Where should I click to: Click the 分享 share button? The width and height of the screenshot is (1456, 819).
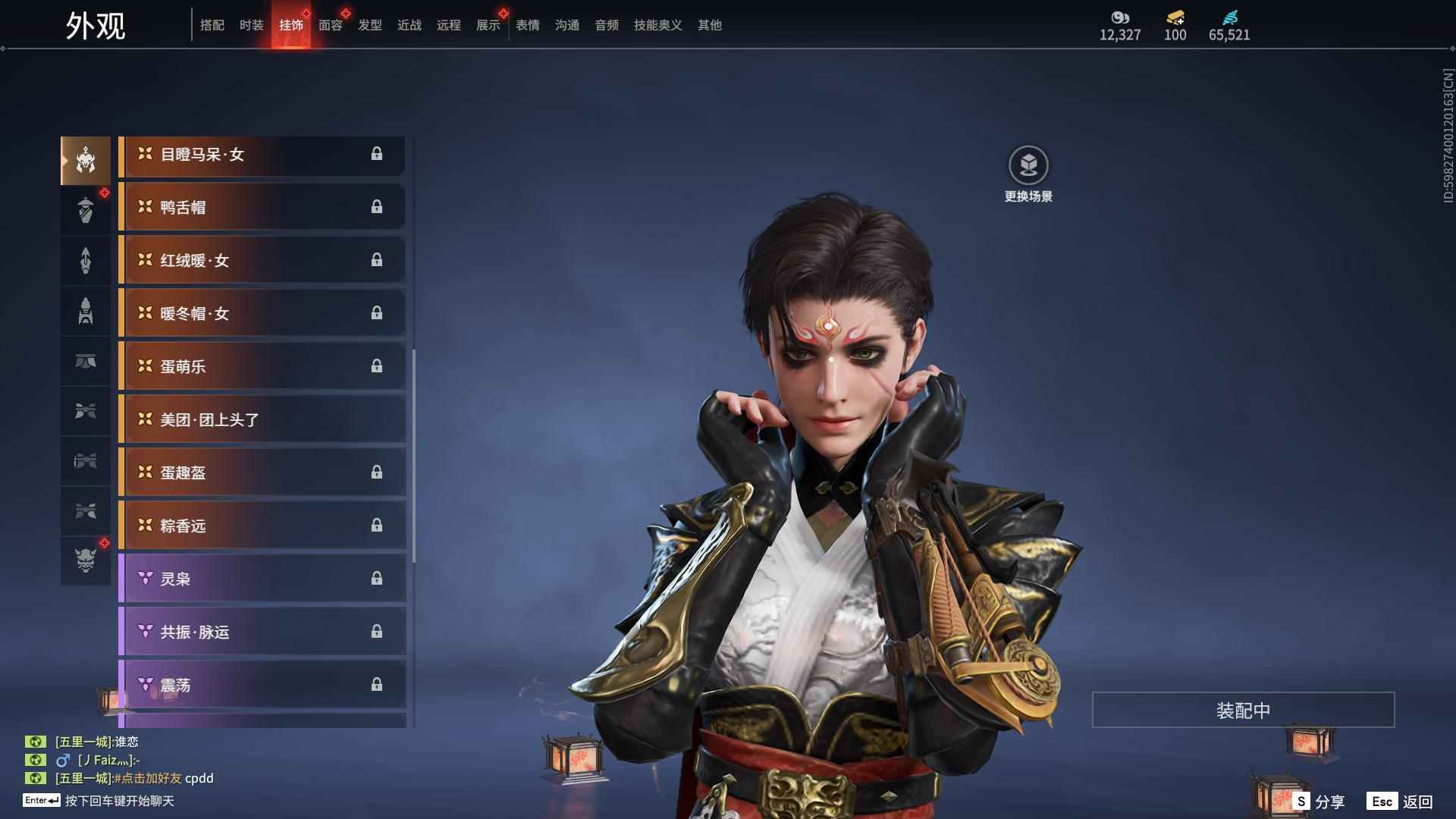tap(1319, 801)
